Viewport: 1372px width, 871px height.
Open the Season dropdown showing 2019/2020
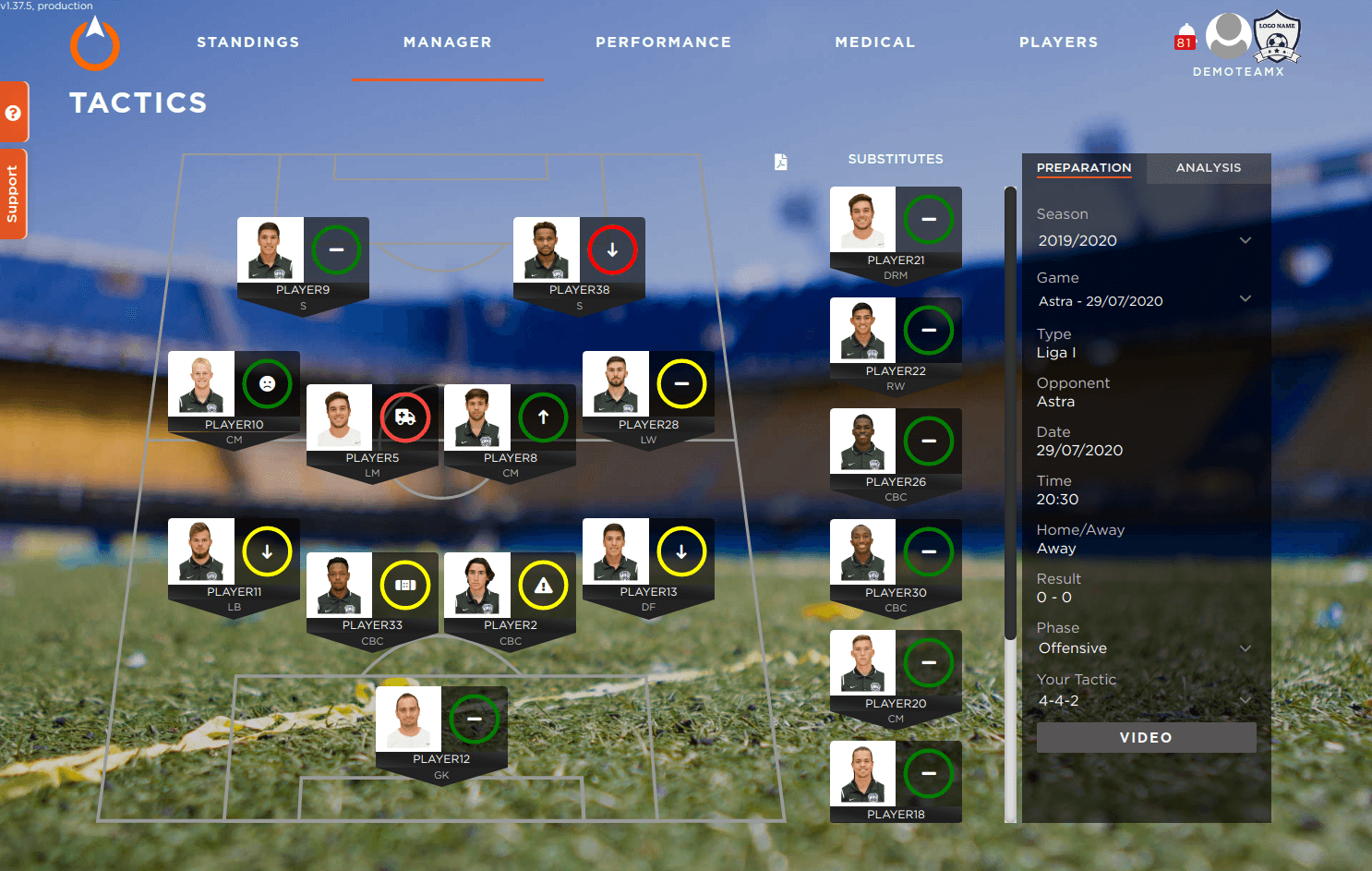click(1144, 241)
